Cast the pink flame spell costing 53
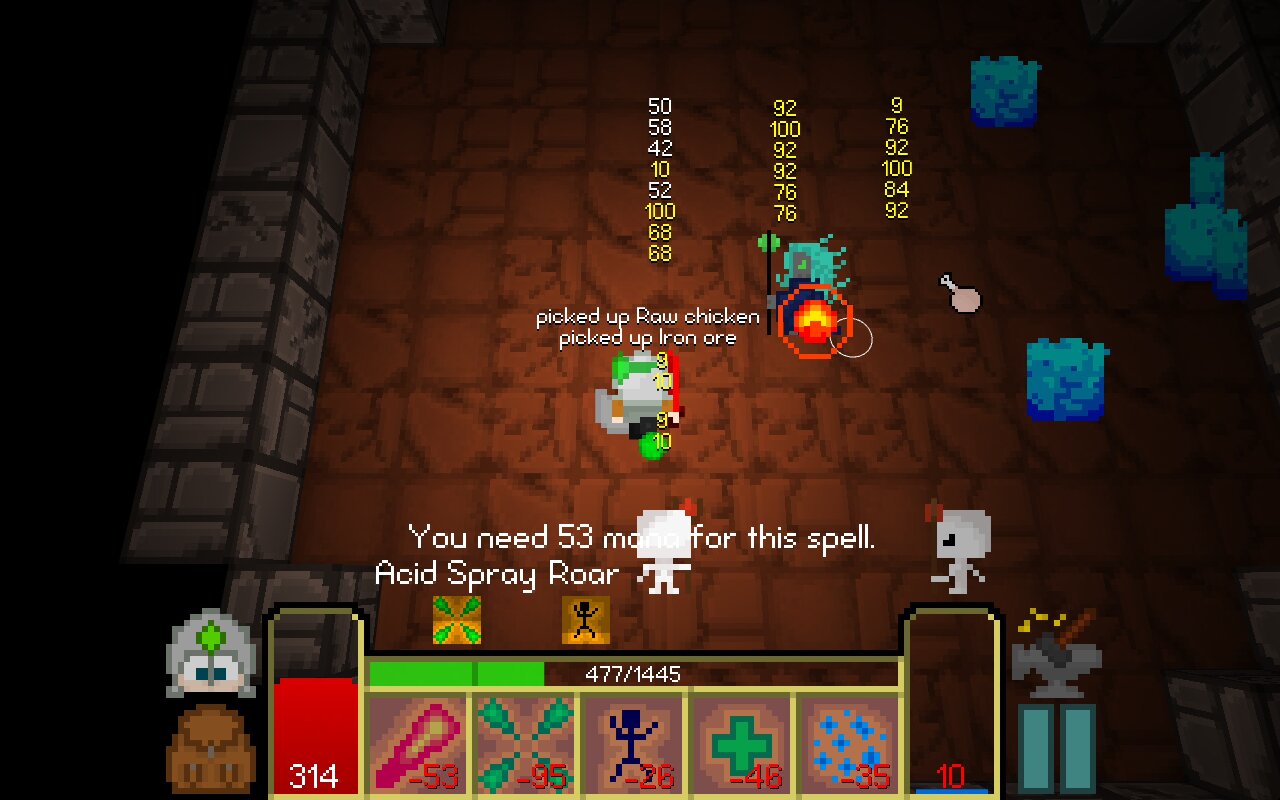The width and height of the screenshot is (1280, 800). coord(418,744)
